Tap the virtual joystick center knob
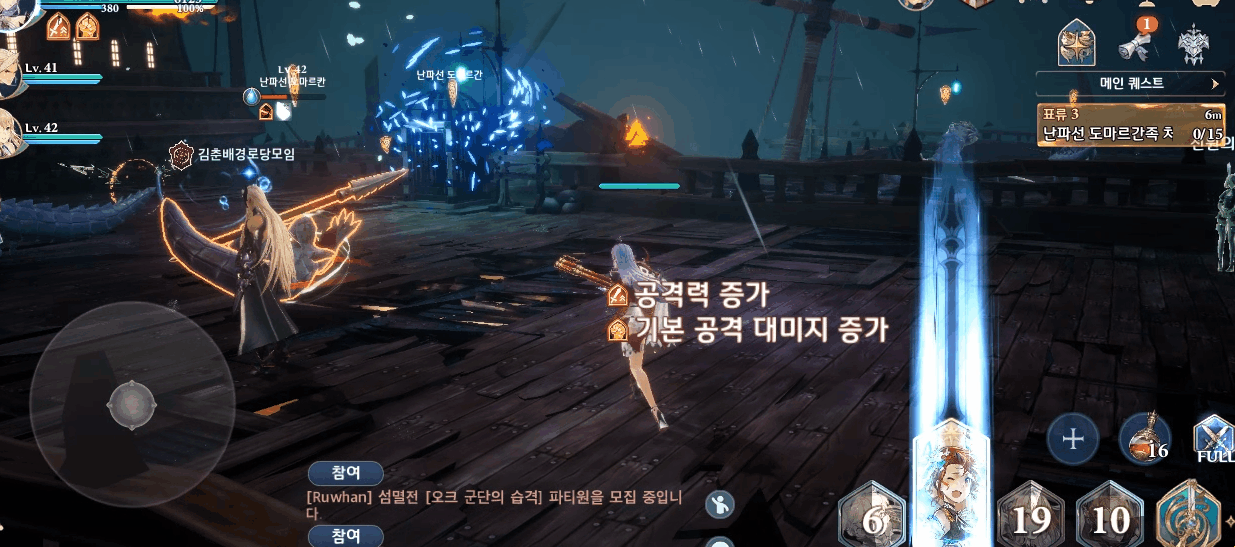 [131, 402]
